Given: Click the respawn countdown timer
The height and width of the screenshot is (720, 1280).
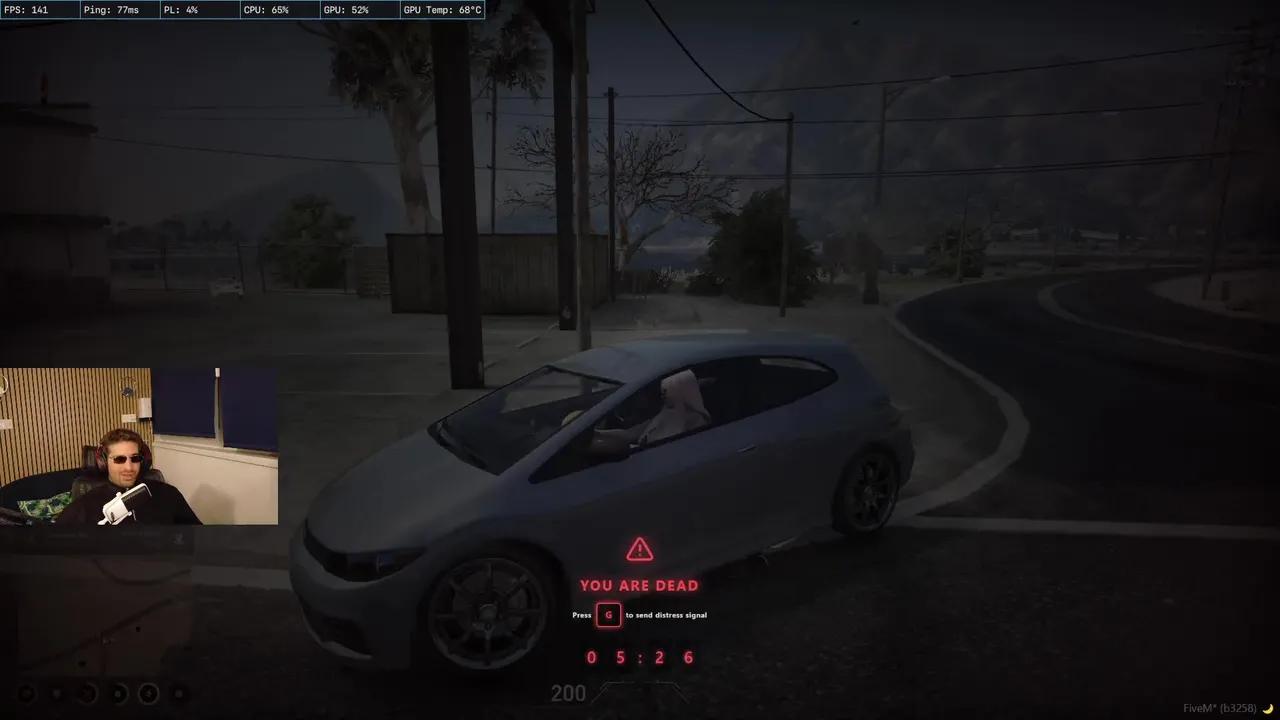Looking at the screenshot, I should point(639,657).
